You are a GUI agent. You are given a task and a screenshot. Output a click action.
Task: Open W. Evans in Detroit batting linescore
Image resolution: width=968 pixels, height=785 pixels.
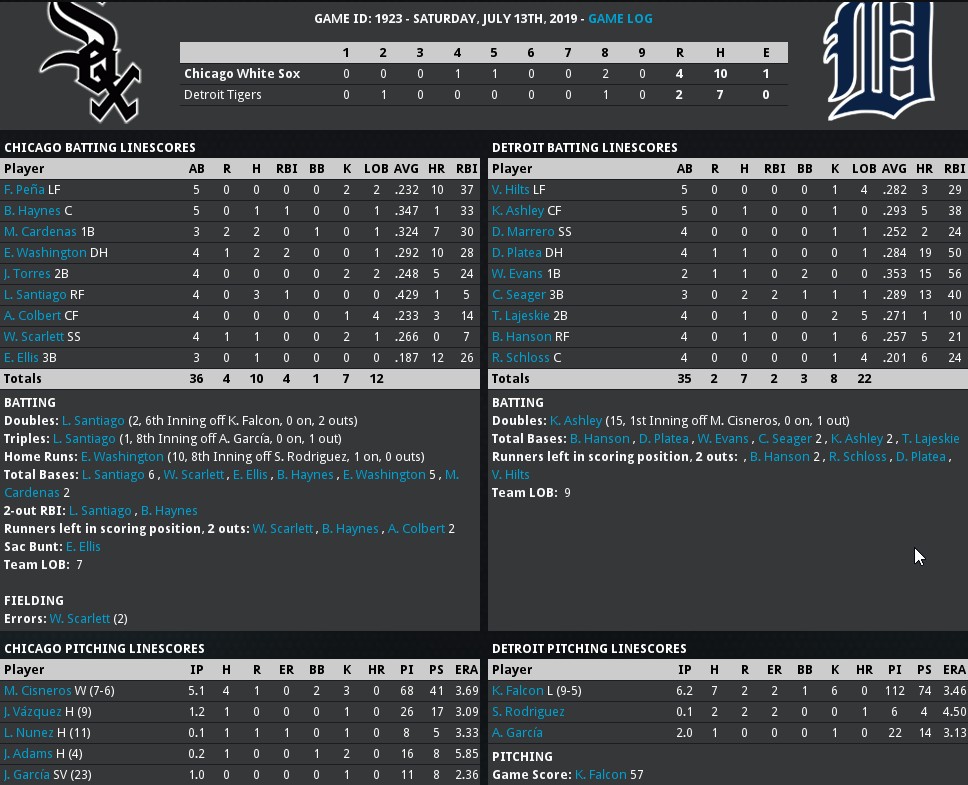[x=516, y=273]
